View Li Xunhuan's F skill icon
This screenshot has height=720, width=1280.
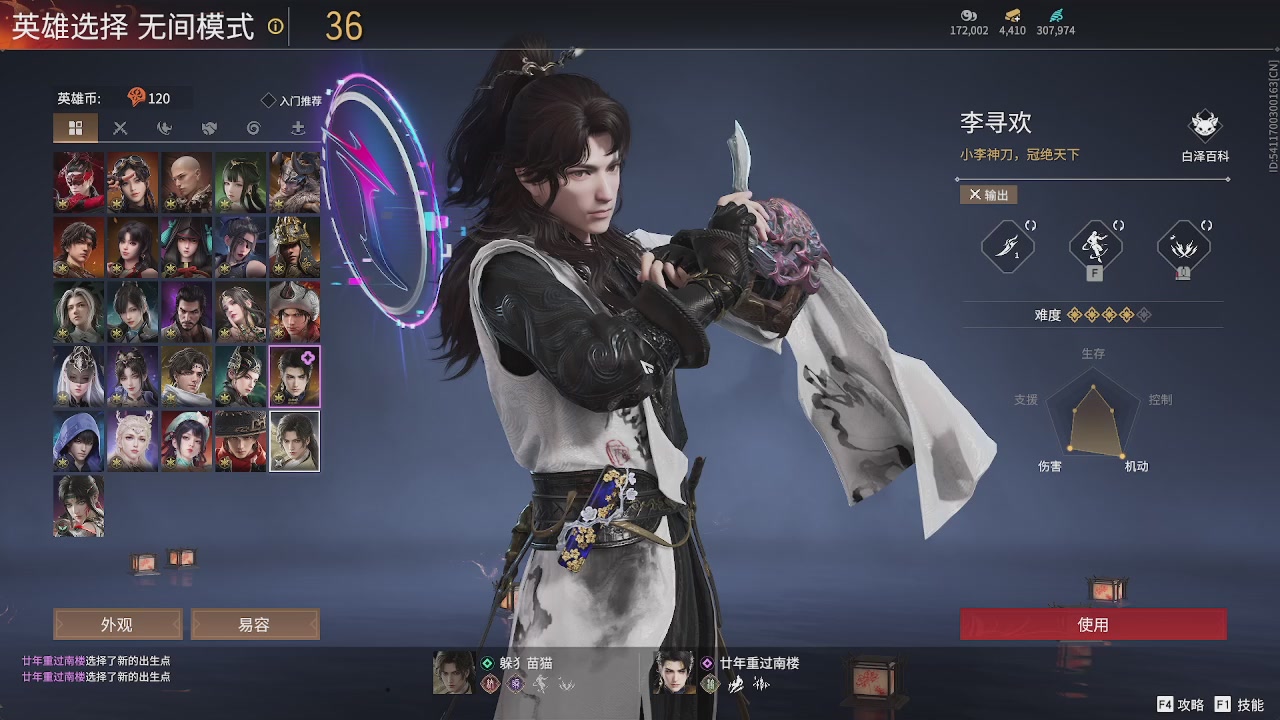point(1093,247)
